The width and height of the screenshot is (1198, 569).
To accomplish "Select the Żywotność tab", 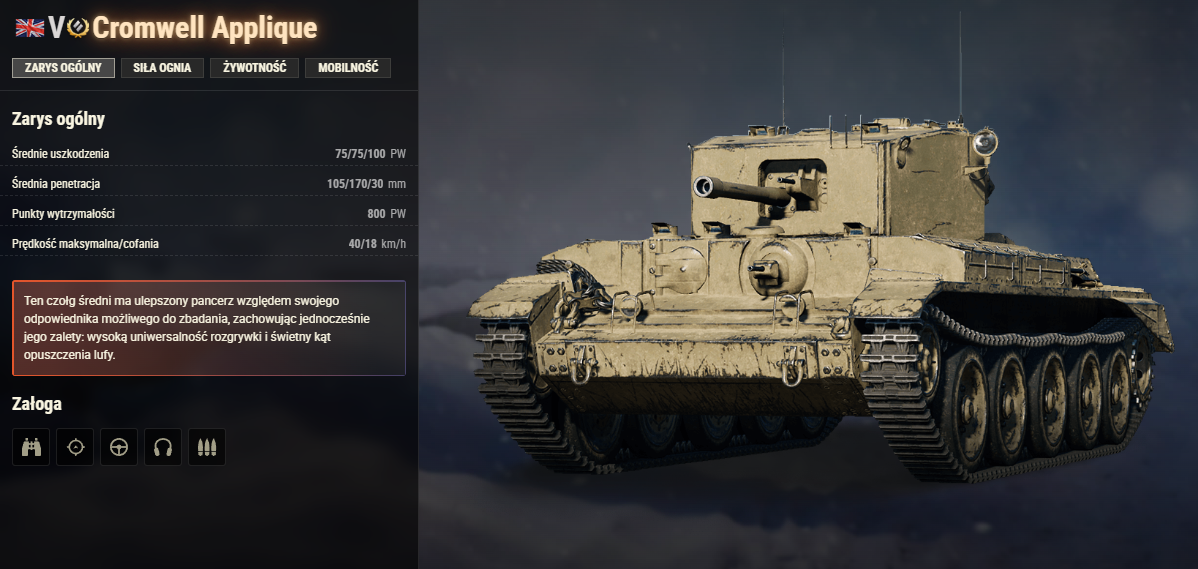I will pos(254,68).
